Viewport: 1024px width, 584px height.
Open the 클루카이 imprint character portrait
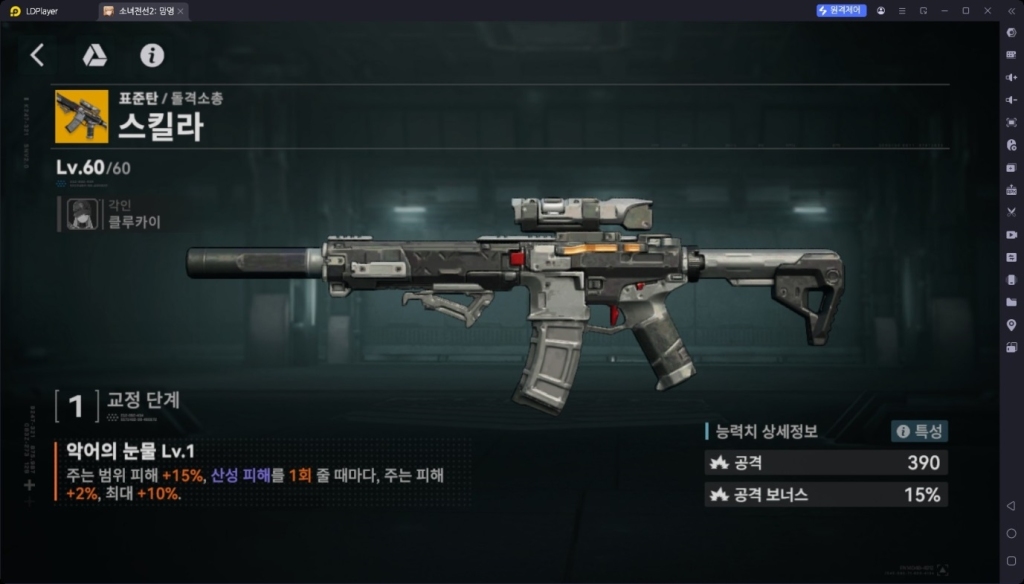pyautogui.click(x=82, y=213)
